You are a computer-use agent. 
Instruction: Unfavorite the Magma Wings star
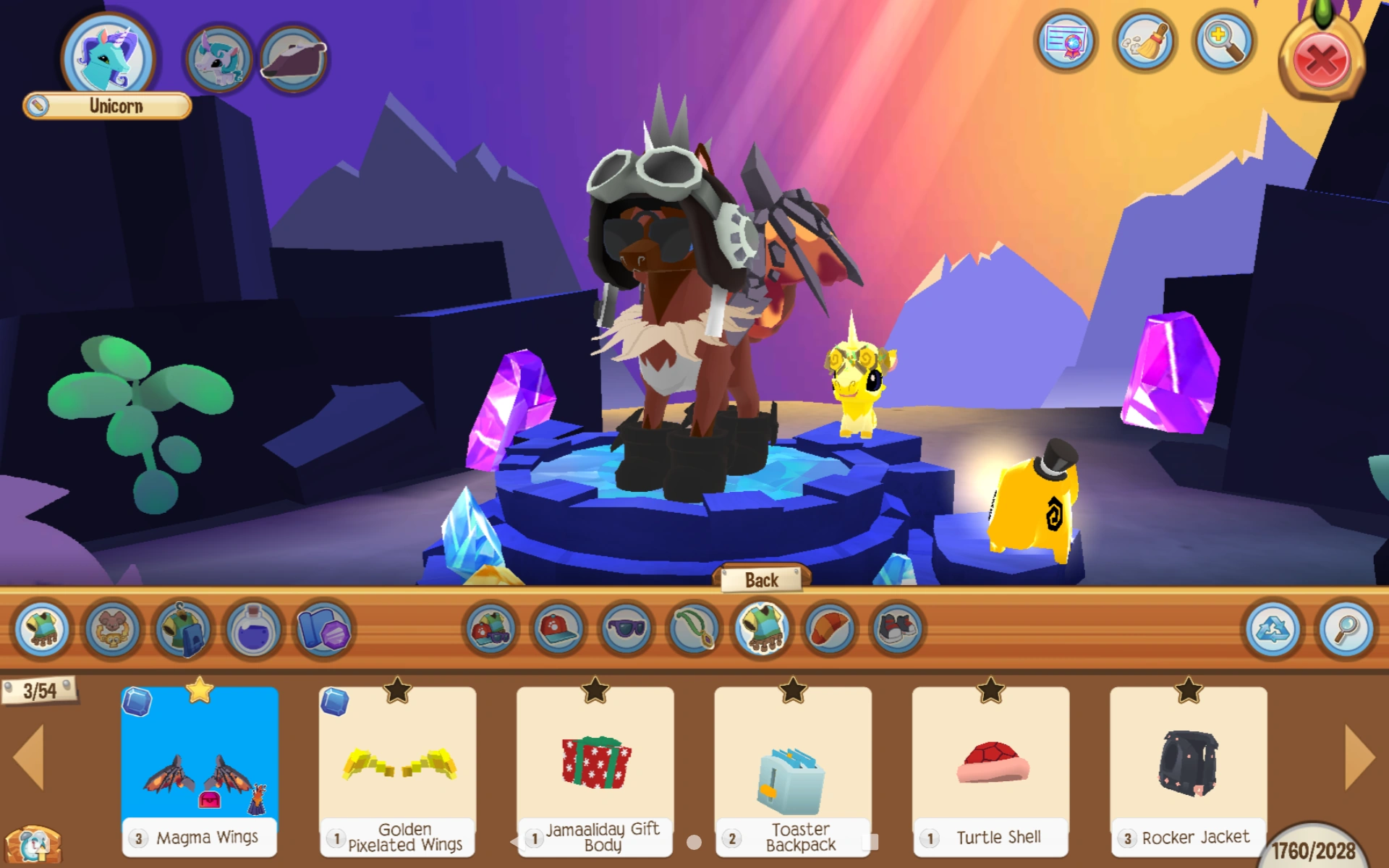click(200, 692)
